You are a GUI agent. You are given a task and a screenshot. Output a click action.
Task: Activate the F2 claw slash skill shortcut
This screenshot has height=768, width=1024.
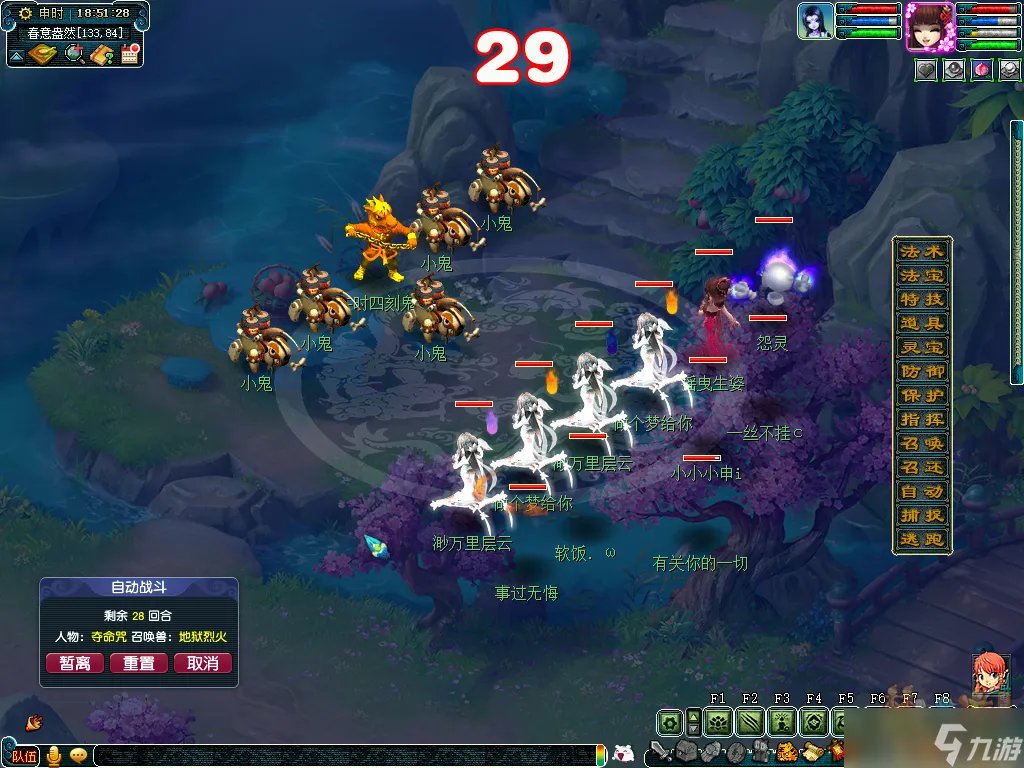(x=750, y=722)
